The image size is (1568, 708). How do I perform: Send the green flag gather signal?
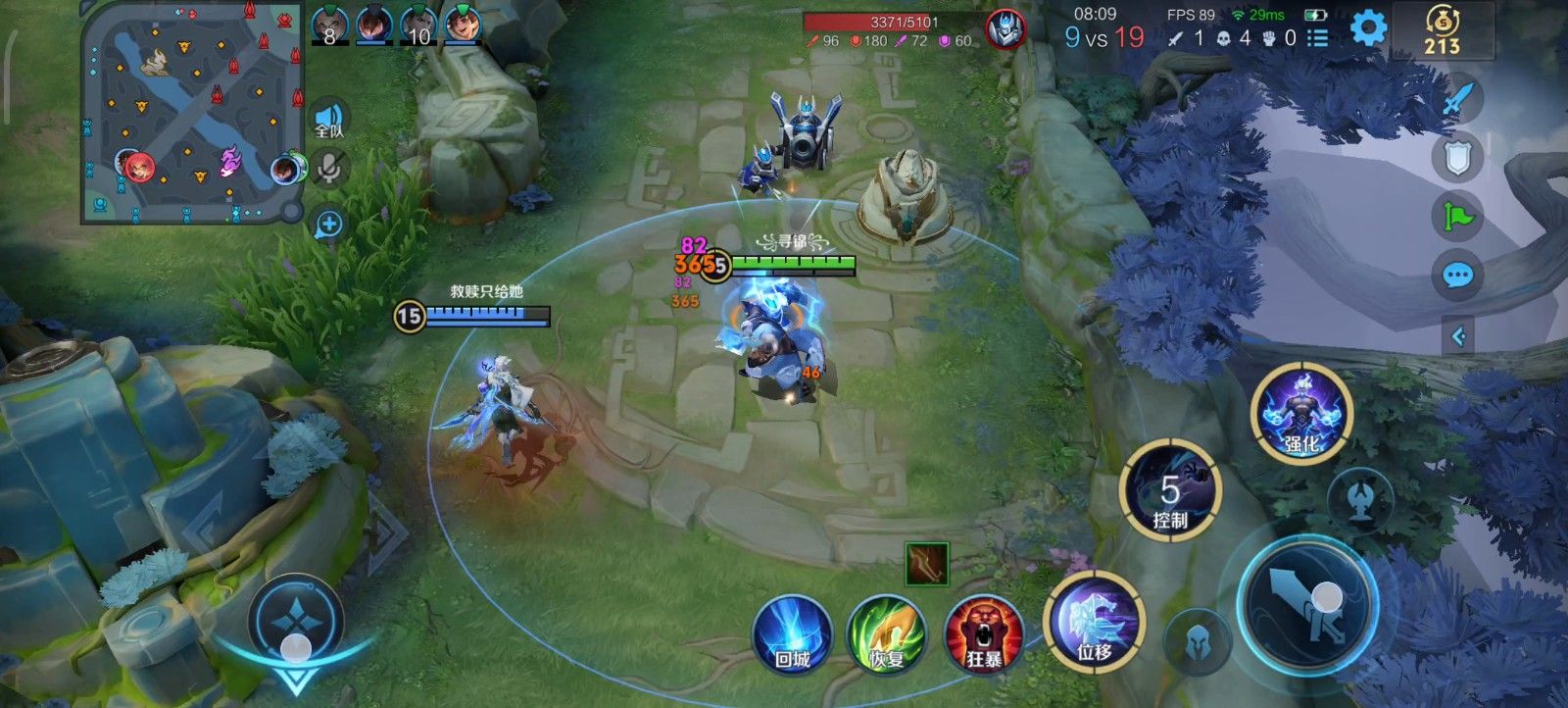(1457, 216)
